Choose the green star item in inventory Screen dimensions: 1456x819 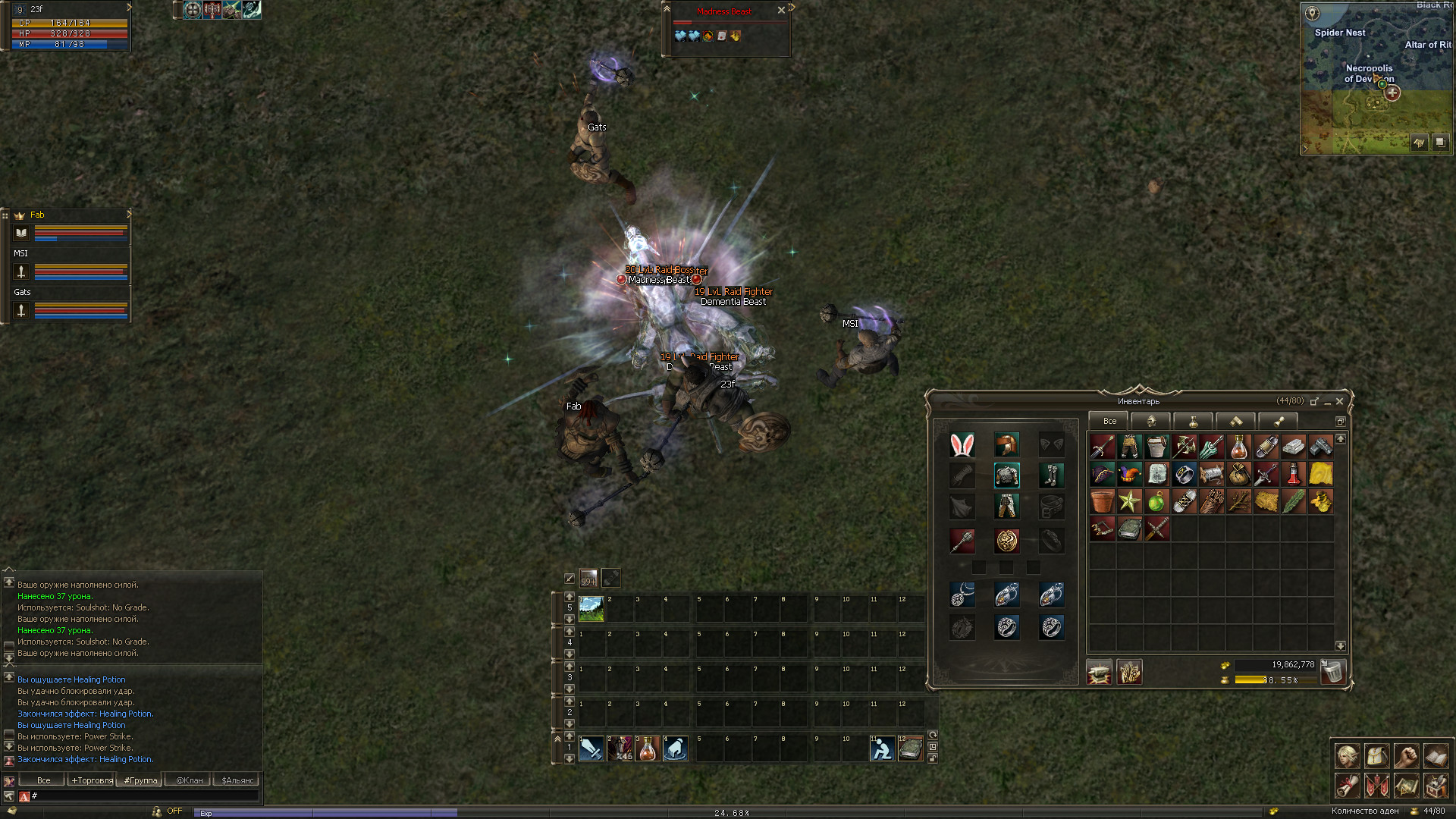tap(1129, 501)
